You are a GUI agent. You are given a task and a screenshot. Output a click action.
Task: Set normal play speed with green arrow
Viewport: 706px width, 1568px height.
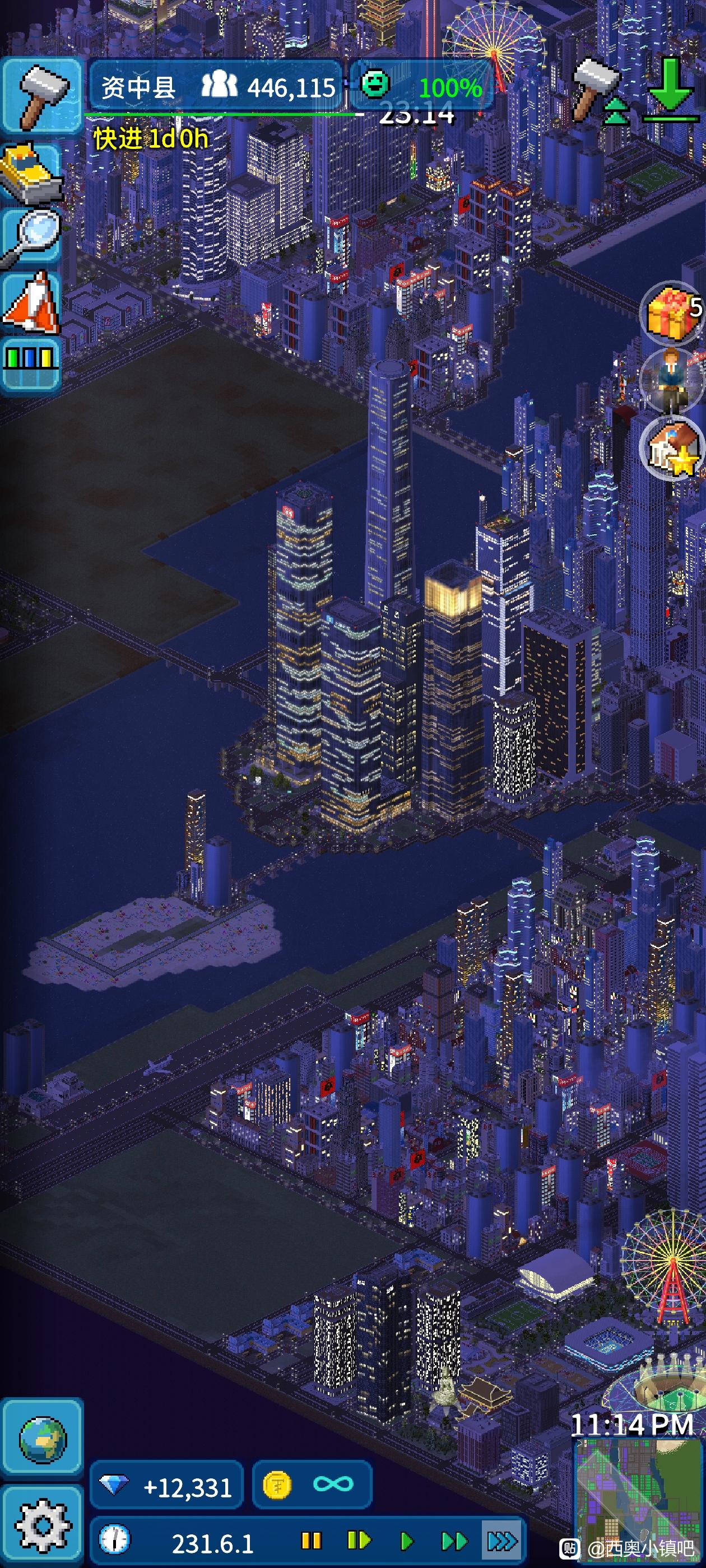coord(406,1541)
